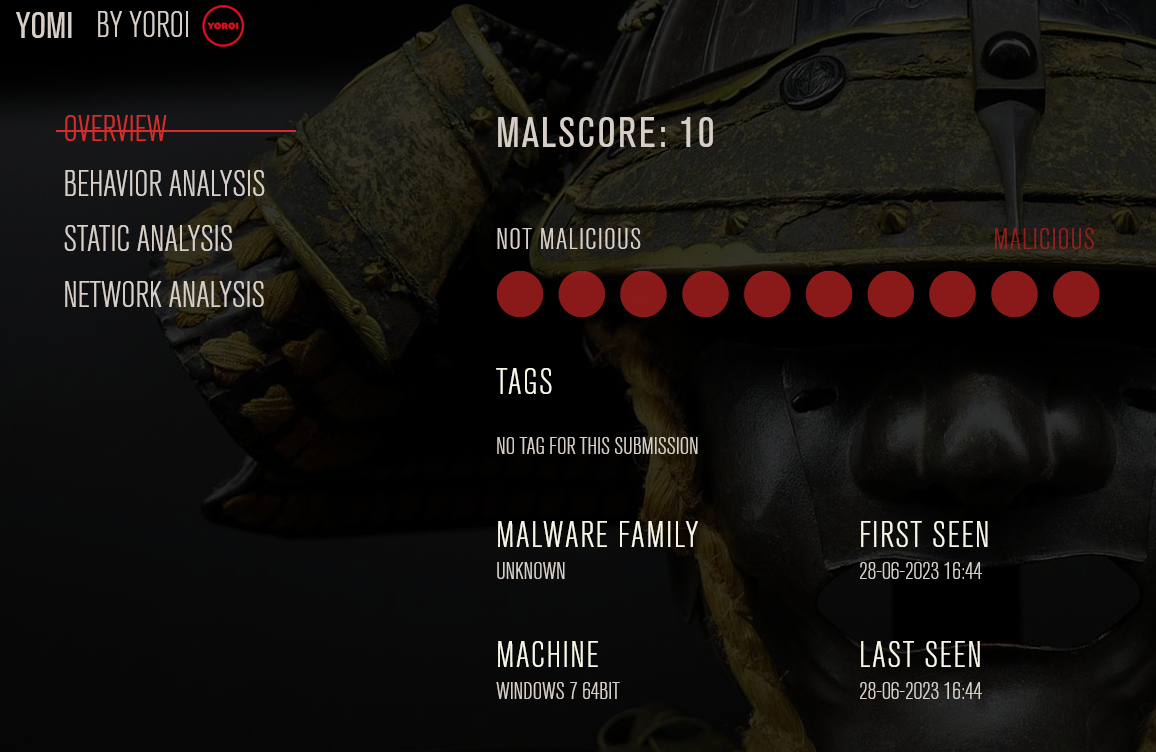1156x752 pixels.
Task: Click the red Yoroi logo icon
Action: pyautogui.click(x=223, y=27)
